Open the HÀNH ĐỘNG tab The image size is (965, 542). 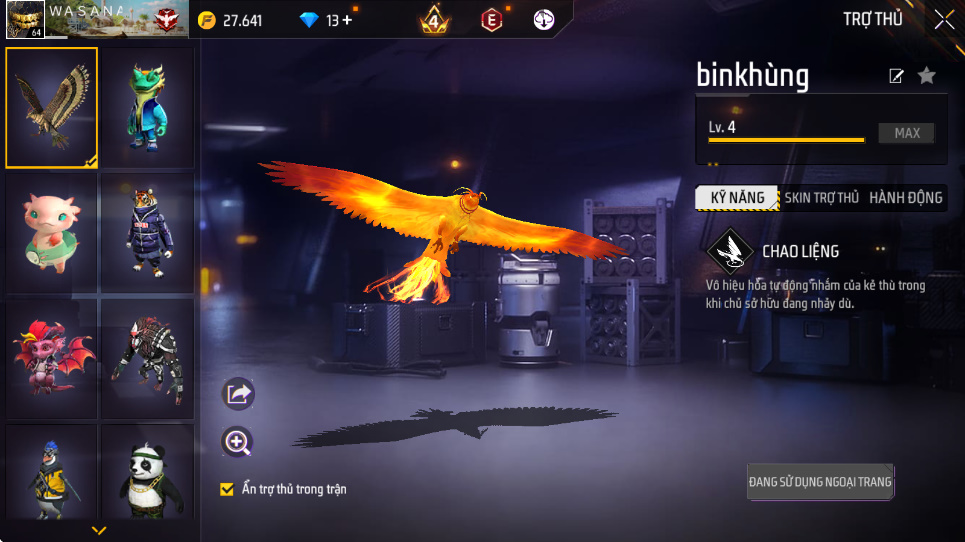coord(905,198)
